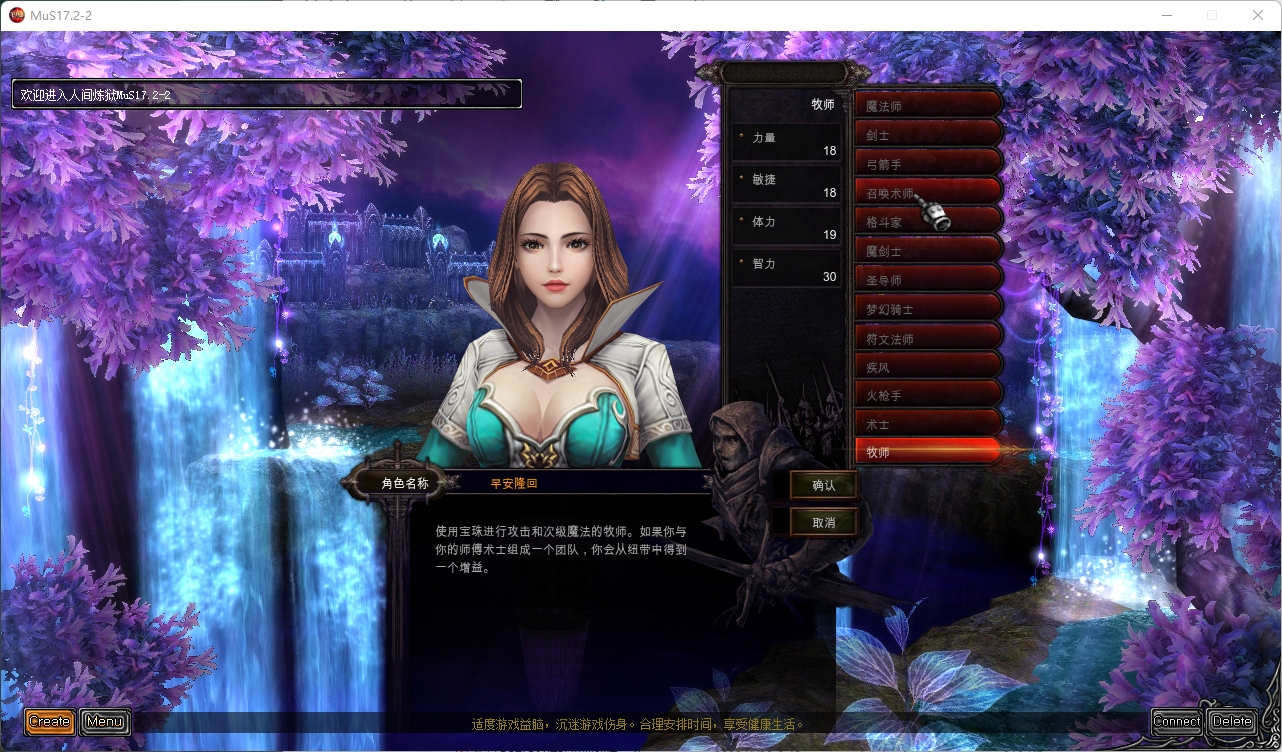This screenshot has width=1282, height=752.
Task: Select the 术士 class
Action: (x=927, y=423)
